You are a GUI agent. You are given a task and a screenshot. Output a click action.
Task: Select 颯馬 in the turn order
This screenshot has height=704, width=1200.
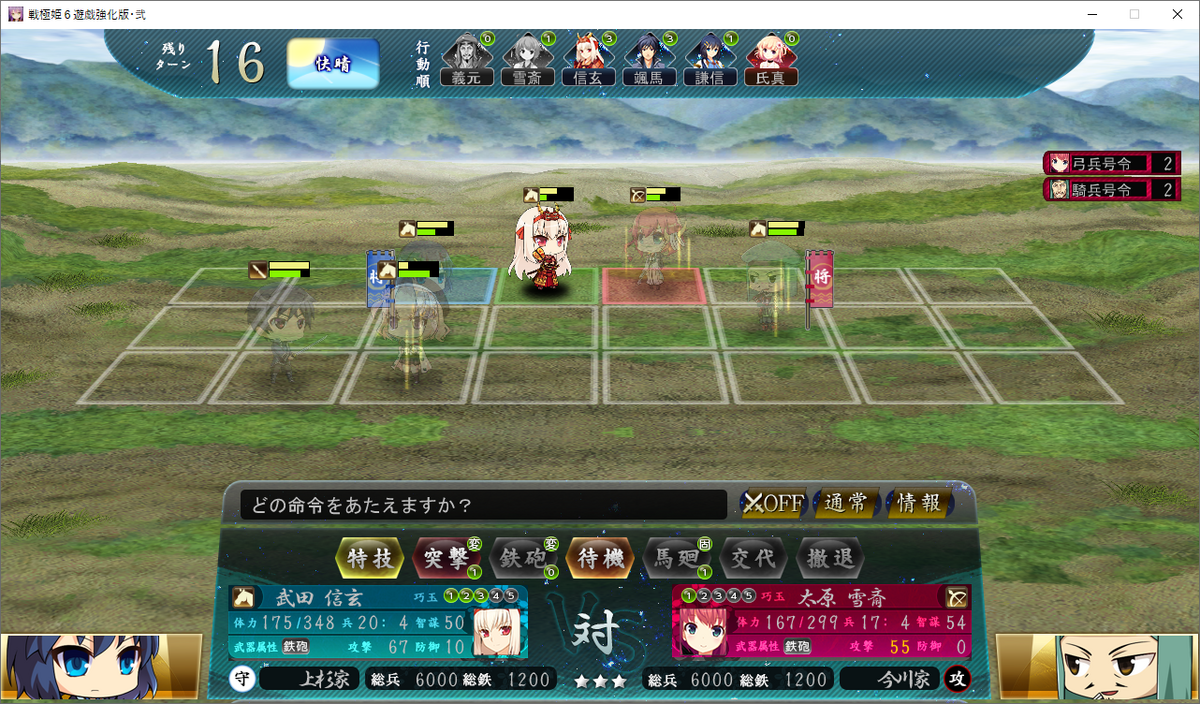click(x=649, y=60)
